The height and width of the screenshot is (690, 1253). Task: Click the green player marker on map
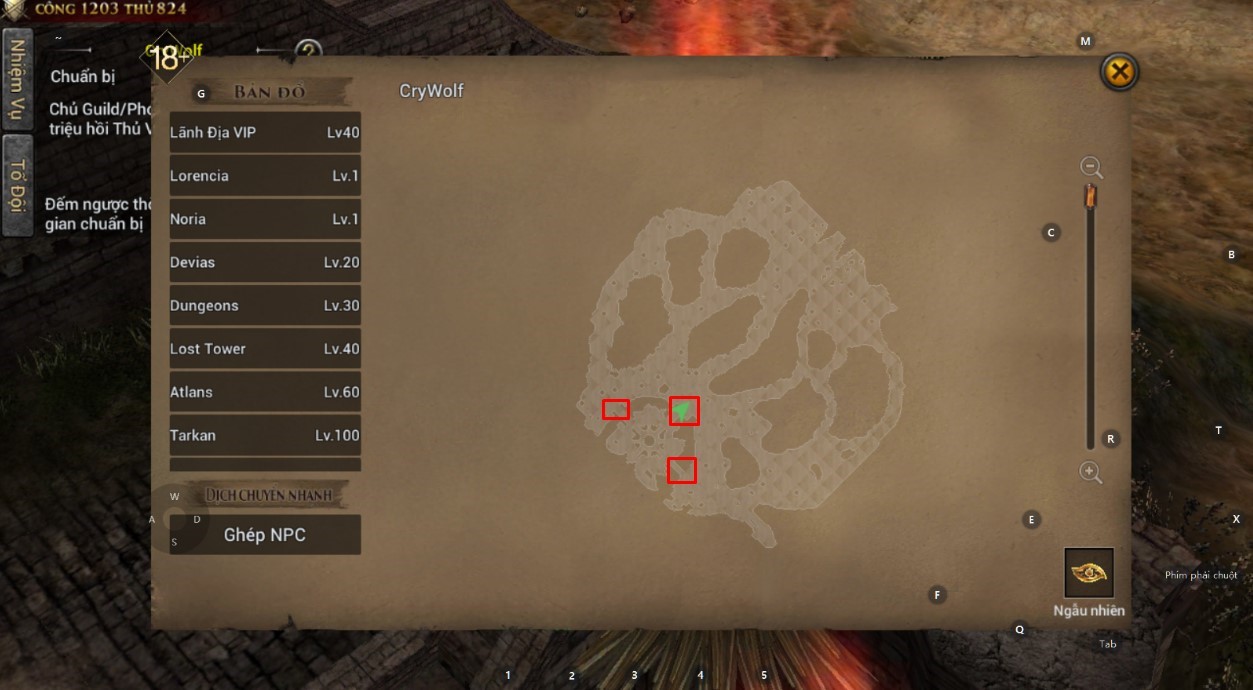coord(683,410)
